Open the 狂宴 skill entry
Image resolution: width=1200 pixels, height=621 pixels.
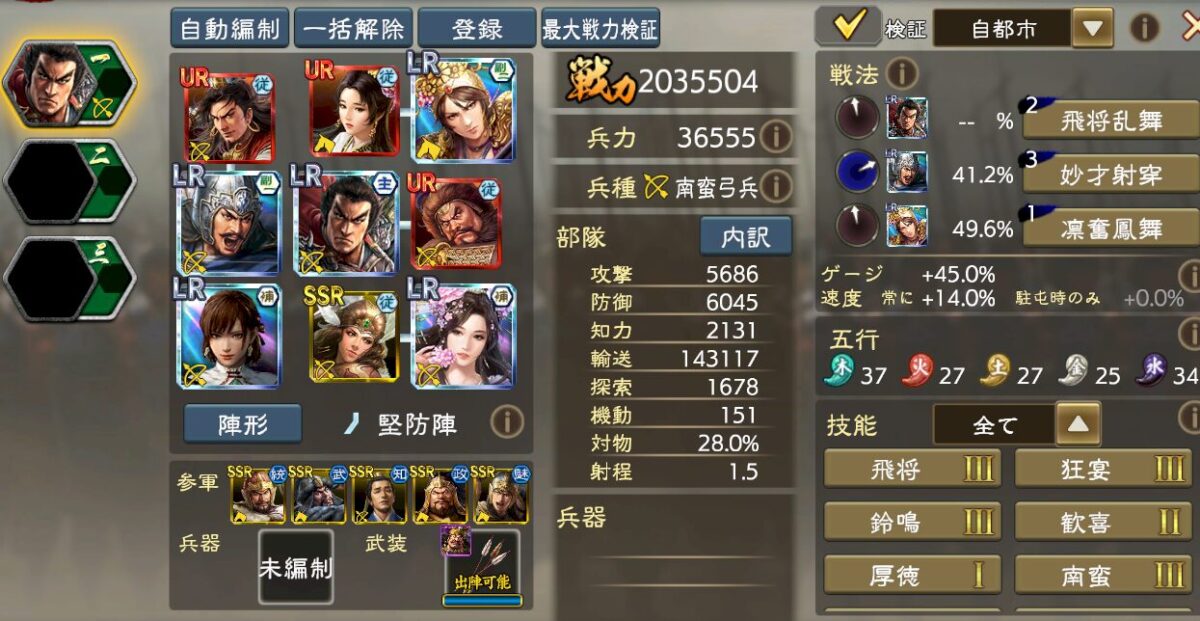pos(1103,468)
